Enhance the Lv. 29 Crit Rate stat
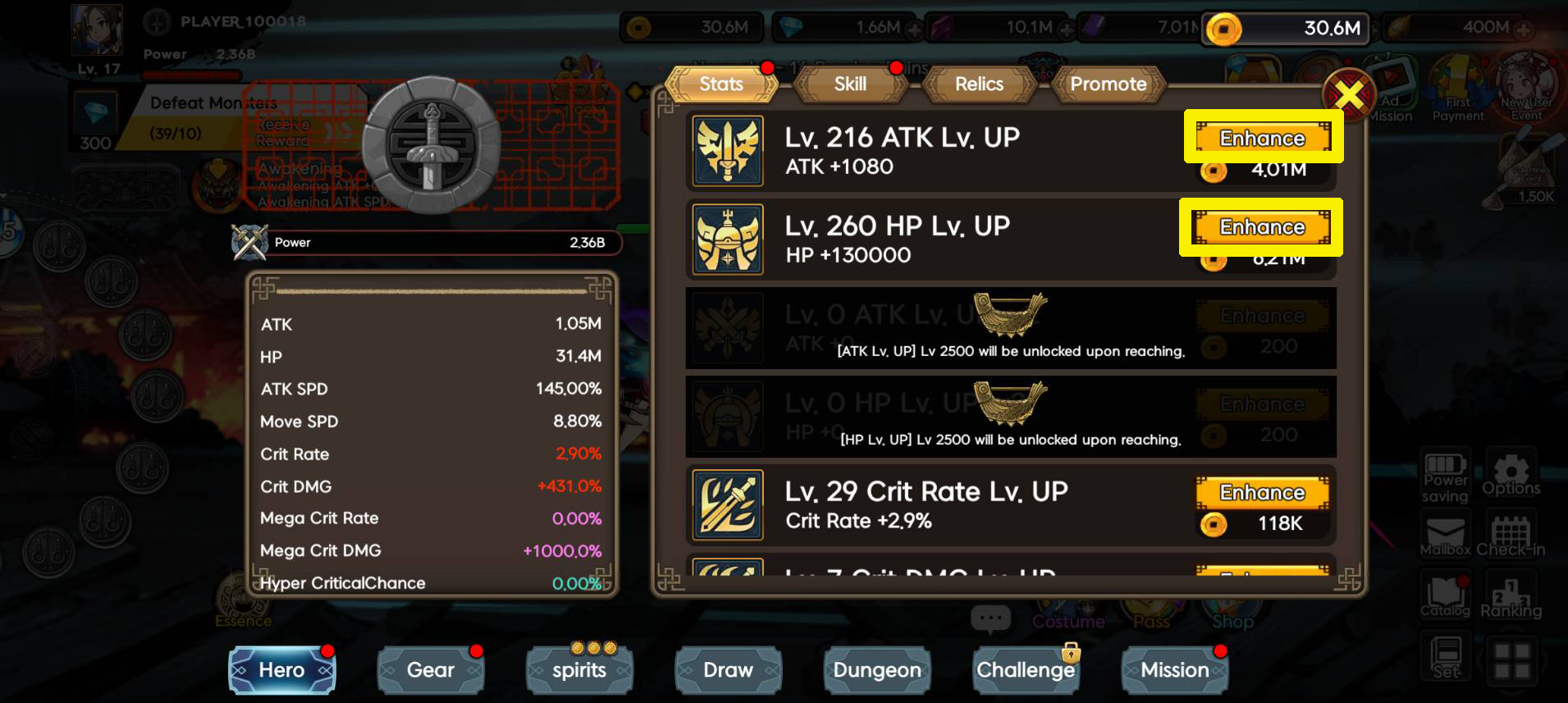This screenshot has width=1568, height=703. (1262, 492)
